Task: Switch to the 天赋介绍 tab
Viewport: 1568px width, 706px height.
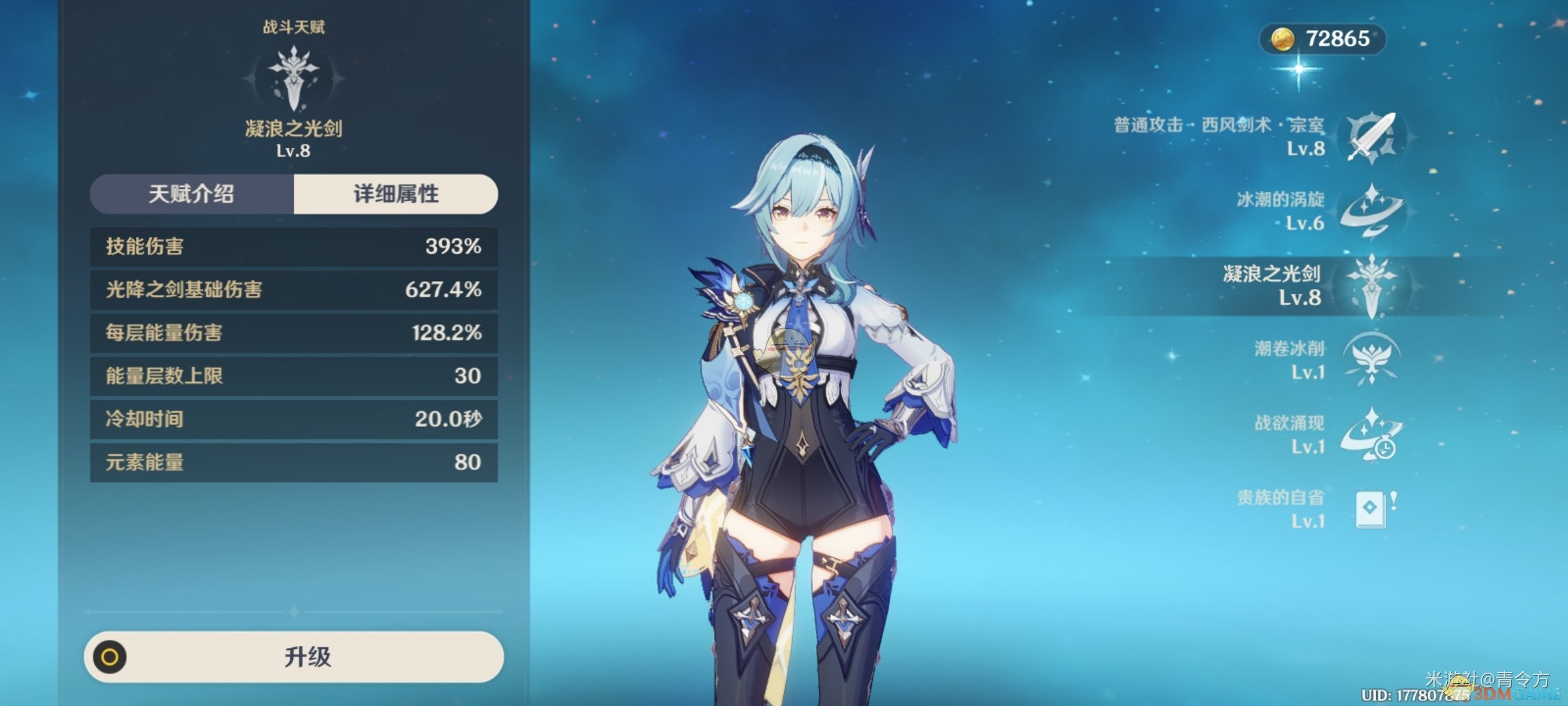Action: 191,194
